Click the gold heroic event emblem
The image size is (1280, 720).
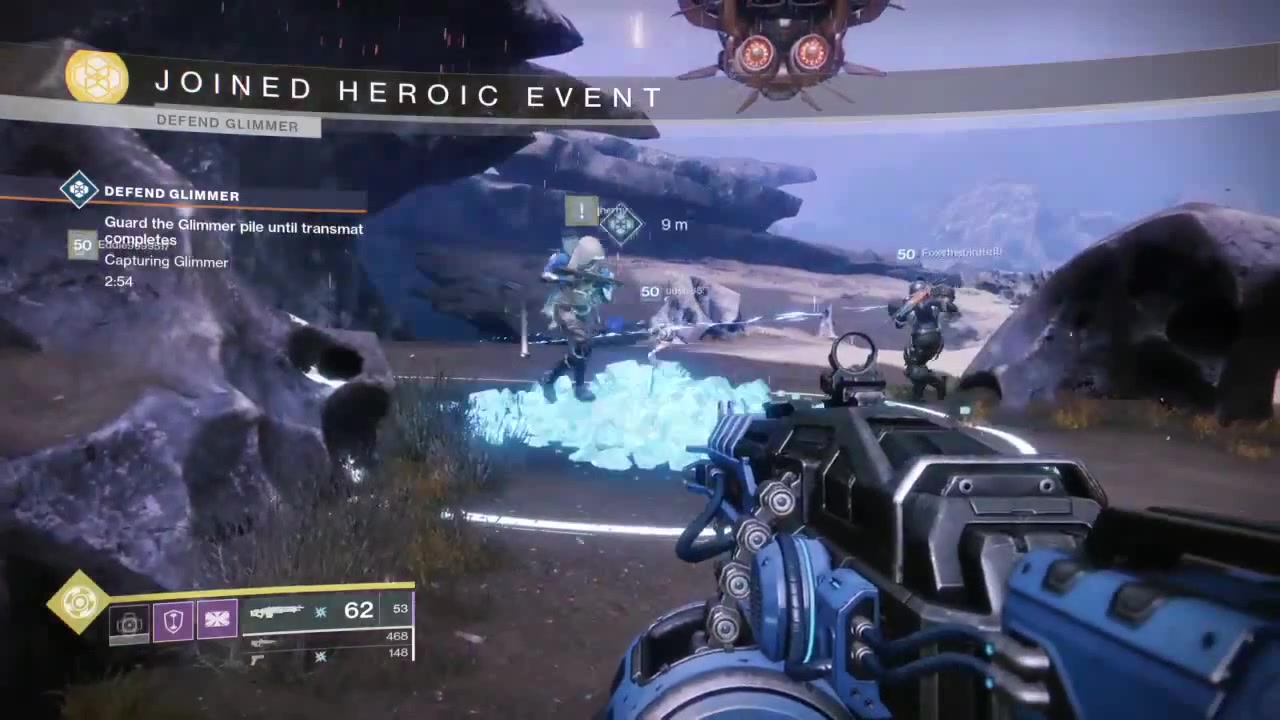[97, 77]
